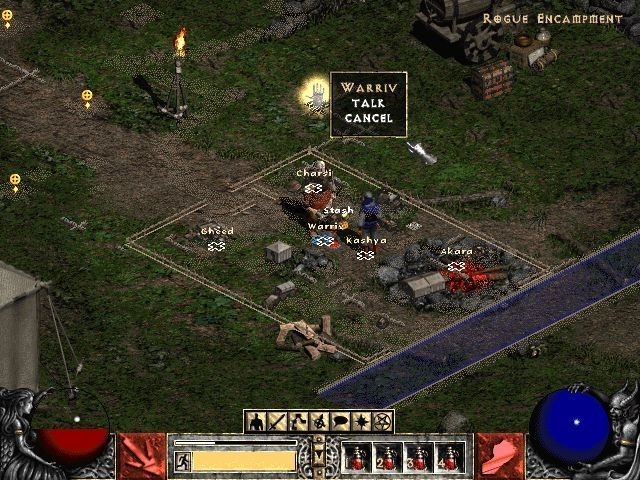640x480 pixels.
Task: Use the healing potion in belt slot 3
Action: [418, 458]
